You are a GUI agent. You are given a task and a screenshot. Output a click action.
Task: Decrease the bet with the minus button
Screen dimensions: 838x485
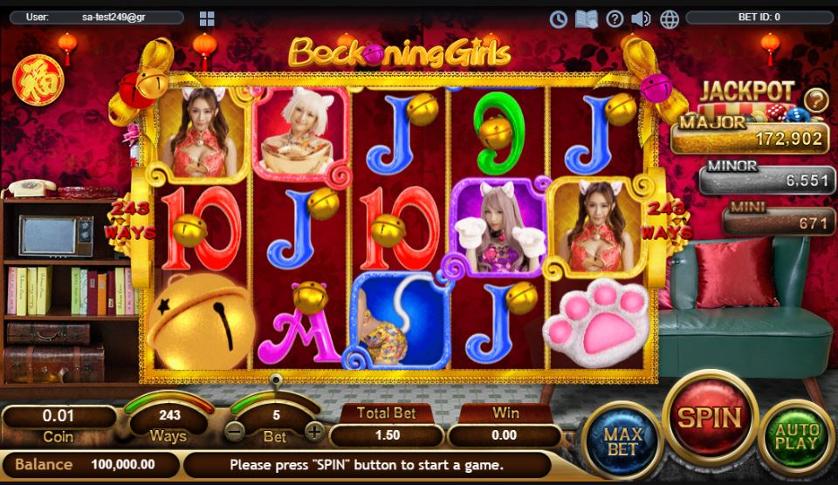(234, 432)
